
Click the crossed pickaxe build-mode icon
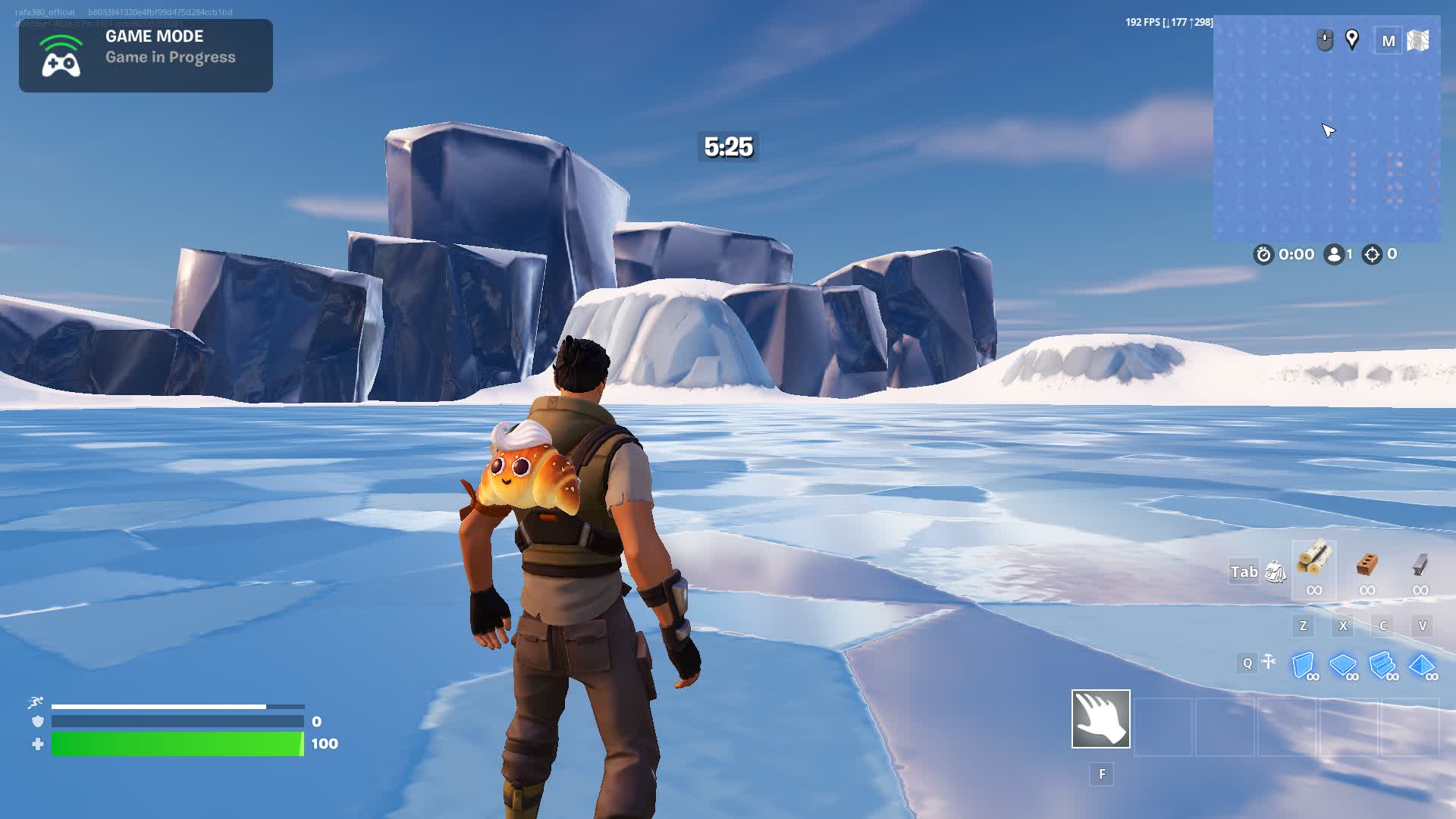(x=1269, y=662)
